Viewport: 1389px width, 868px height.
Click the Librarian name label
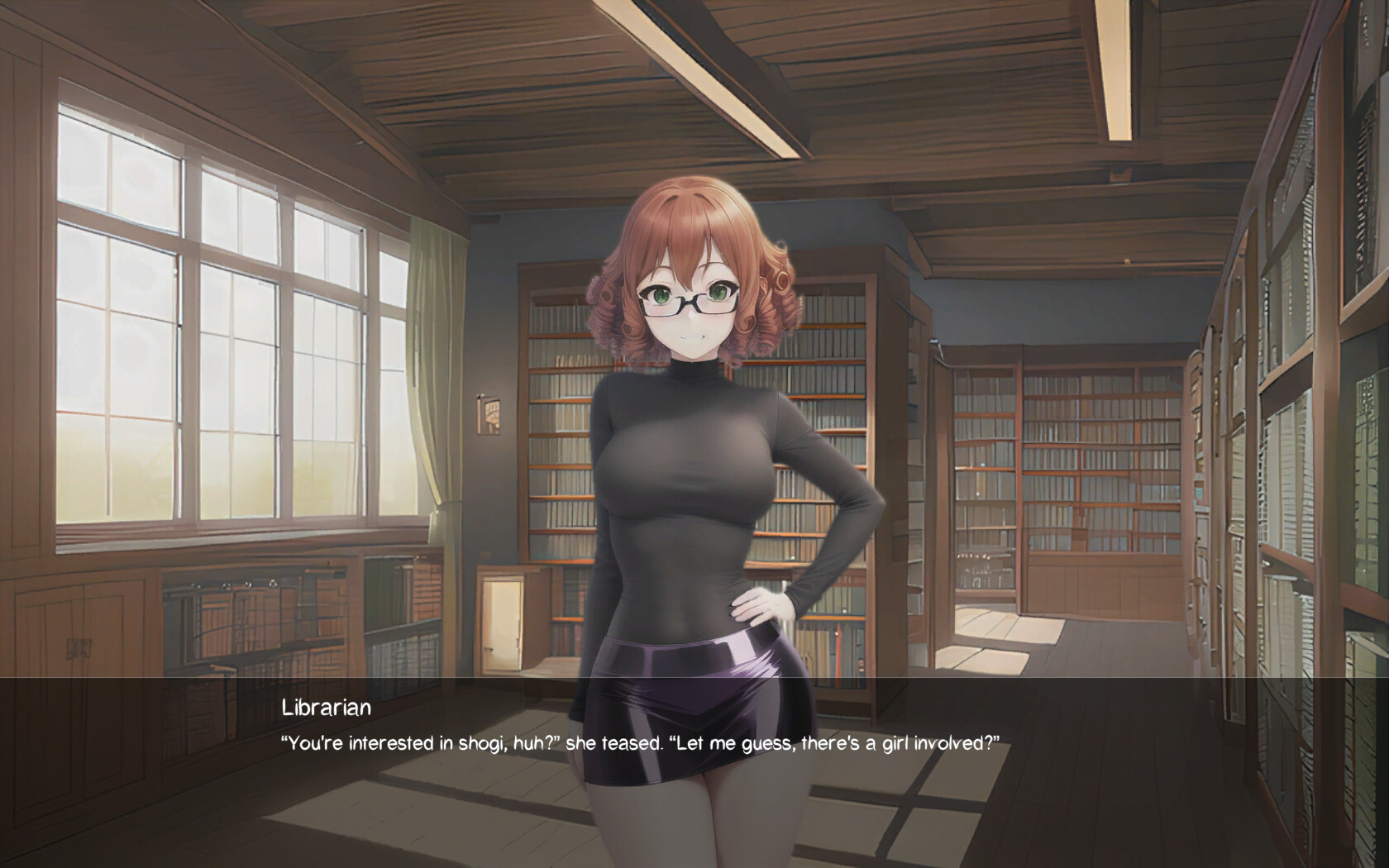[324, 707]
